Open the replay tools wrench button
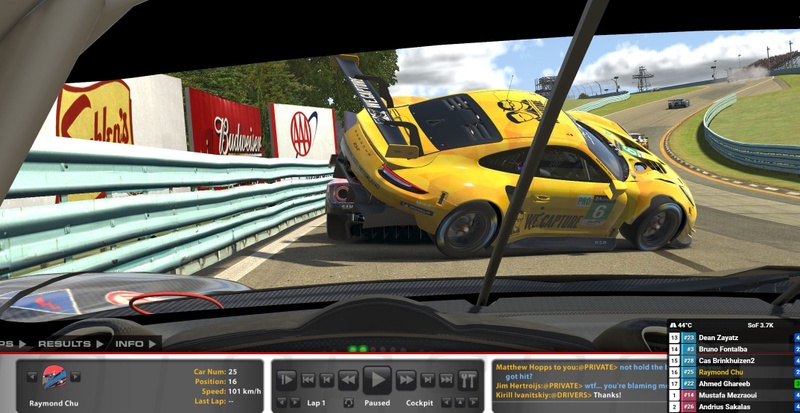The image size is (800, 413). tap(468, 379)
